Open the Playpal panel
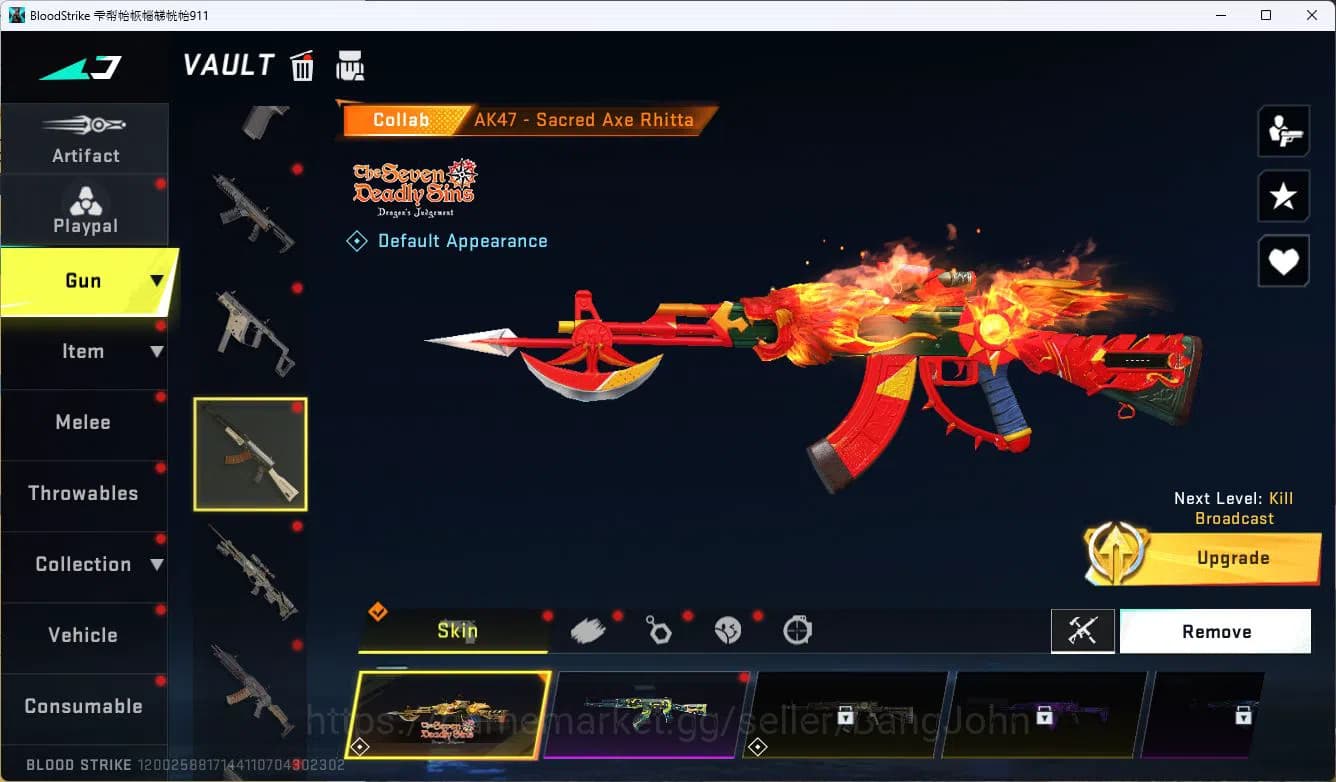 pos(85,208)
